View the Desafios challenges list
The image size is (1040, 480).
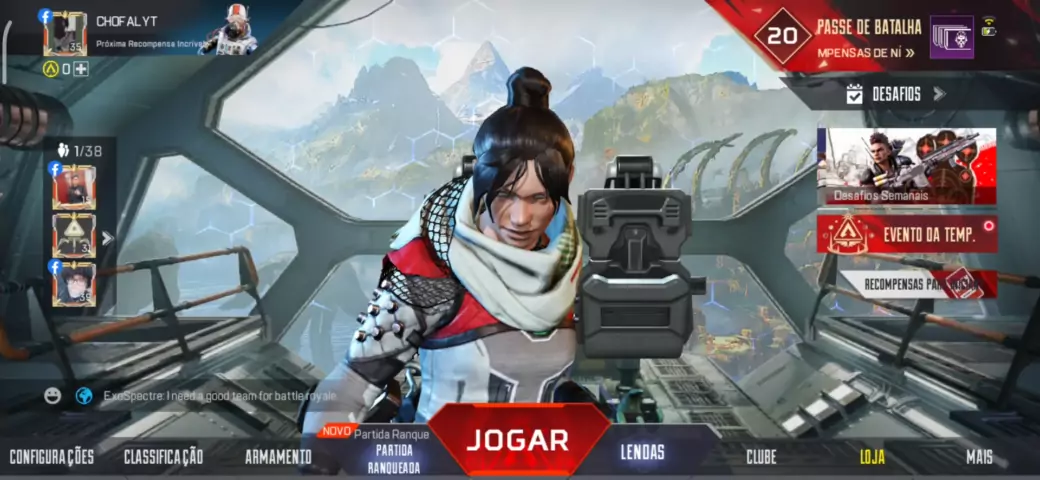[895, 94]
